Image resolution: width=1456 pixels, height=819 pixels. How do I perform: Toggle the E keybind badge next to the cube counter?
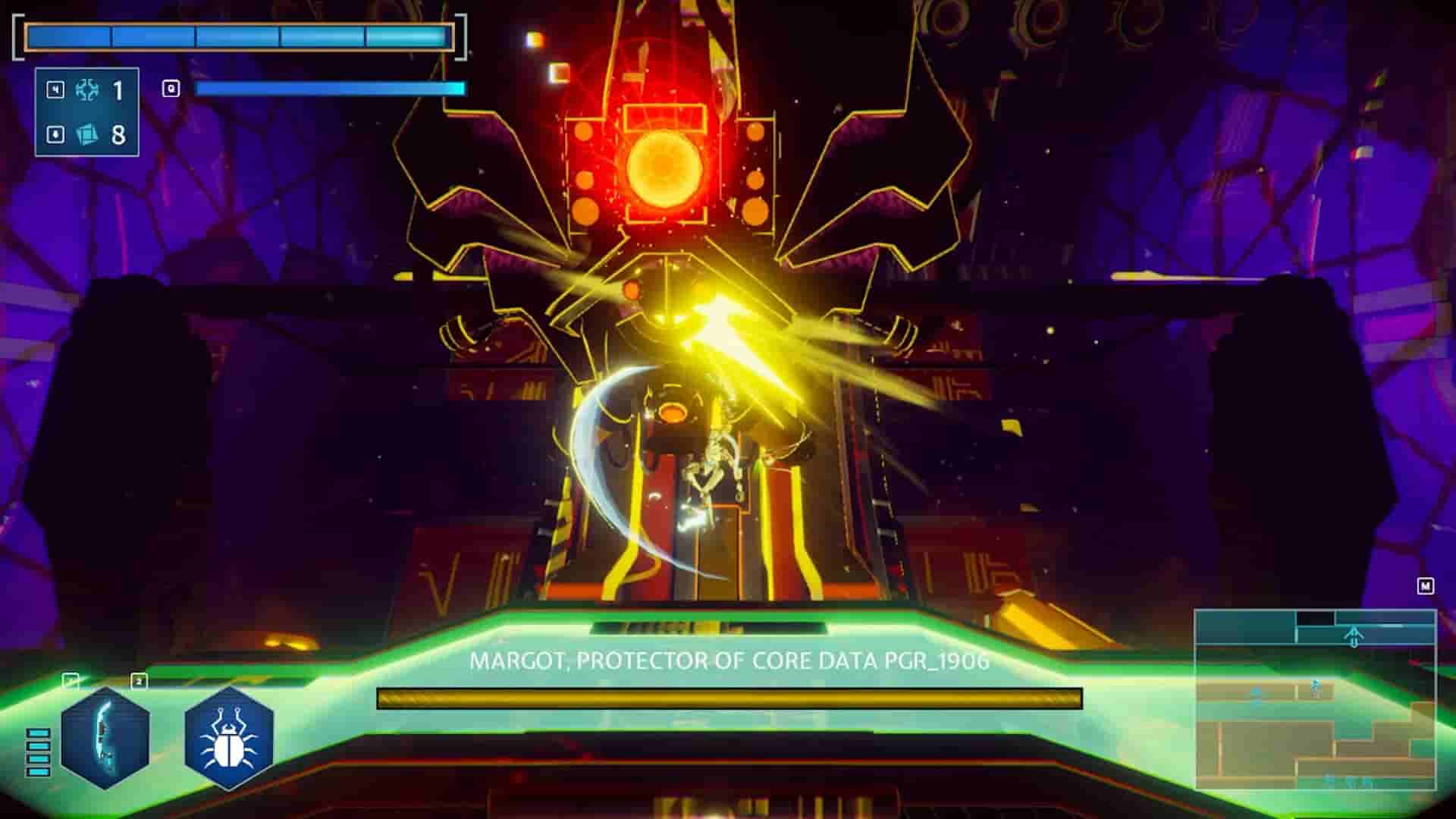tap(55, 134)
